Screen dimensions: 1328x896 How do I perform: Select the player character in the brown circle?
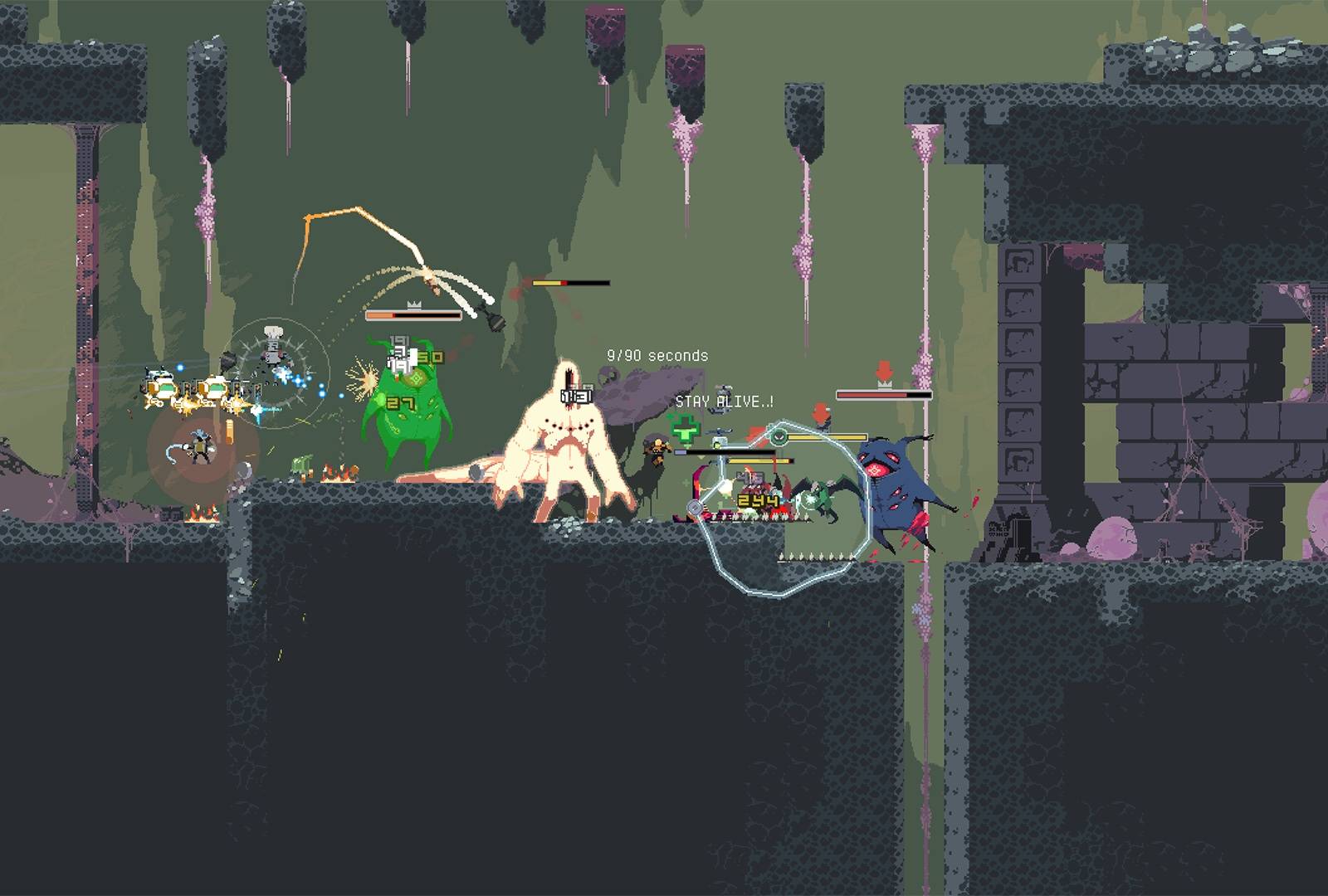199,445
